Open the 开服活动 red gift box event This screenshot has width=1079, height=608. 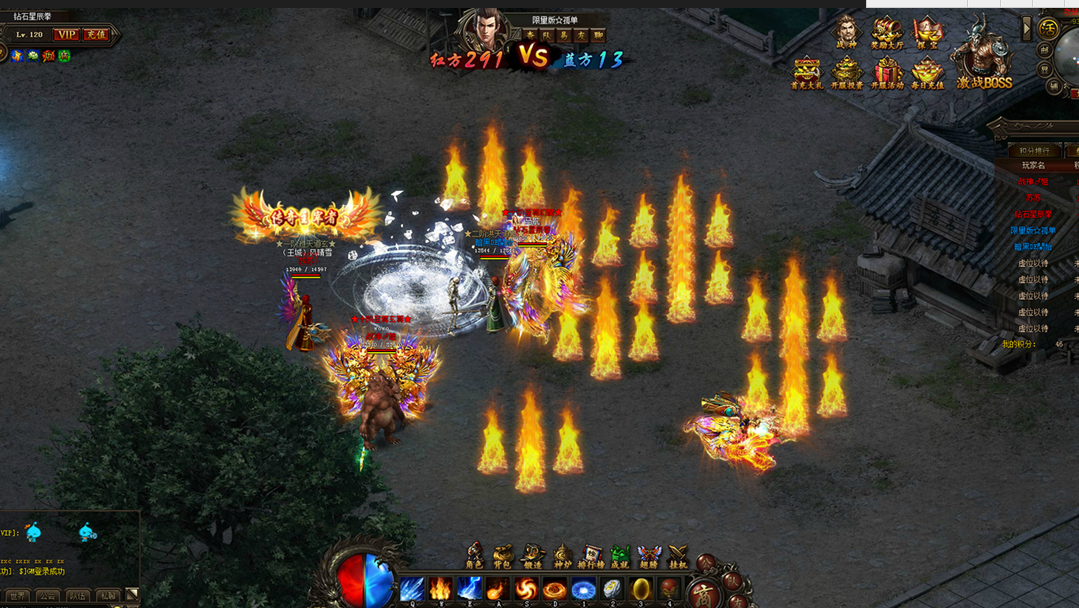(887, 72)
